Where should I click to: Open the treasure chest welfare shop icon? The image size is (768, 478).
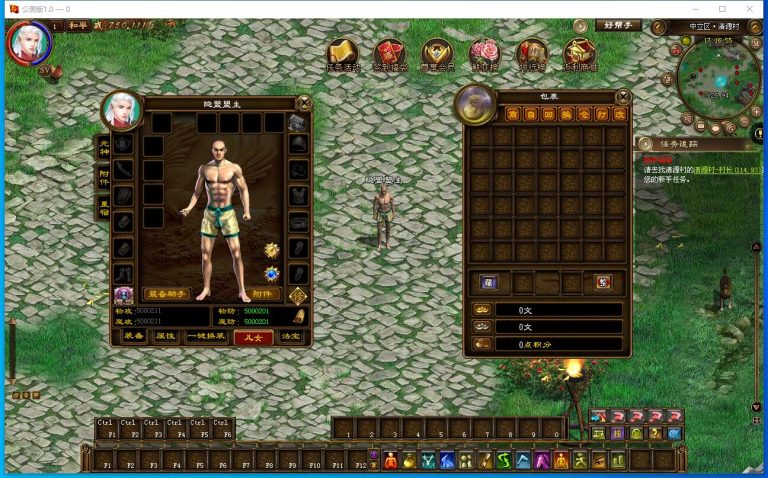pyautogui.click(x=579, y=54)
